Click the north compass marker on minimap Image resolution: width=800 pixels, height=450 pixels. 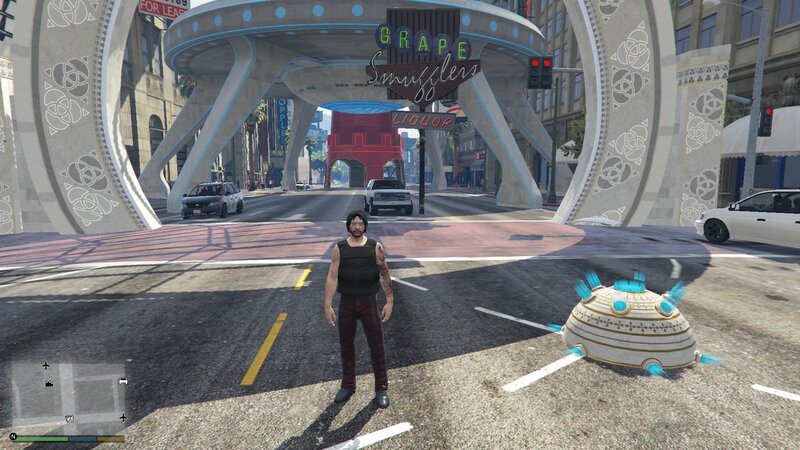tap(13, 436)
